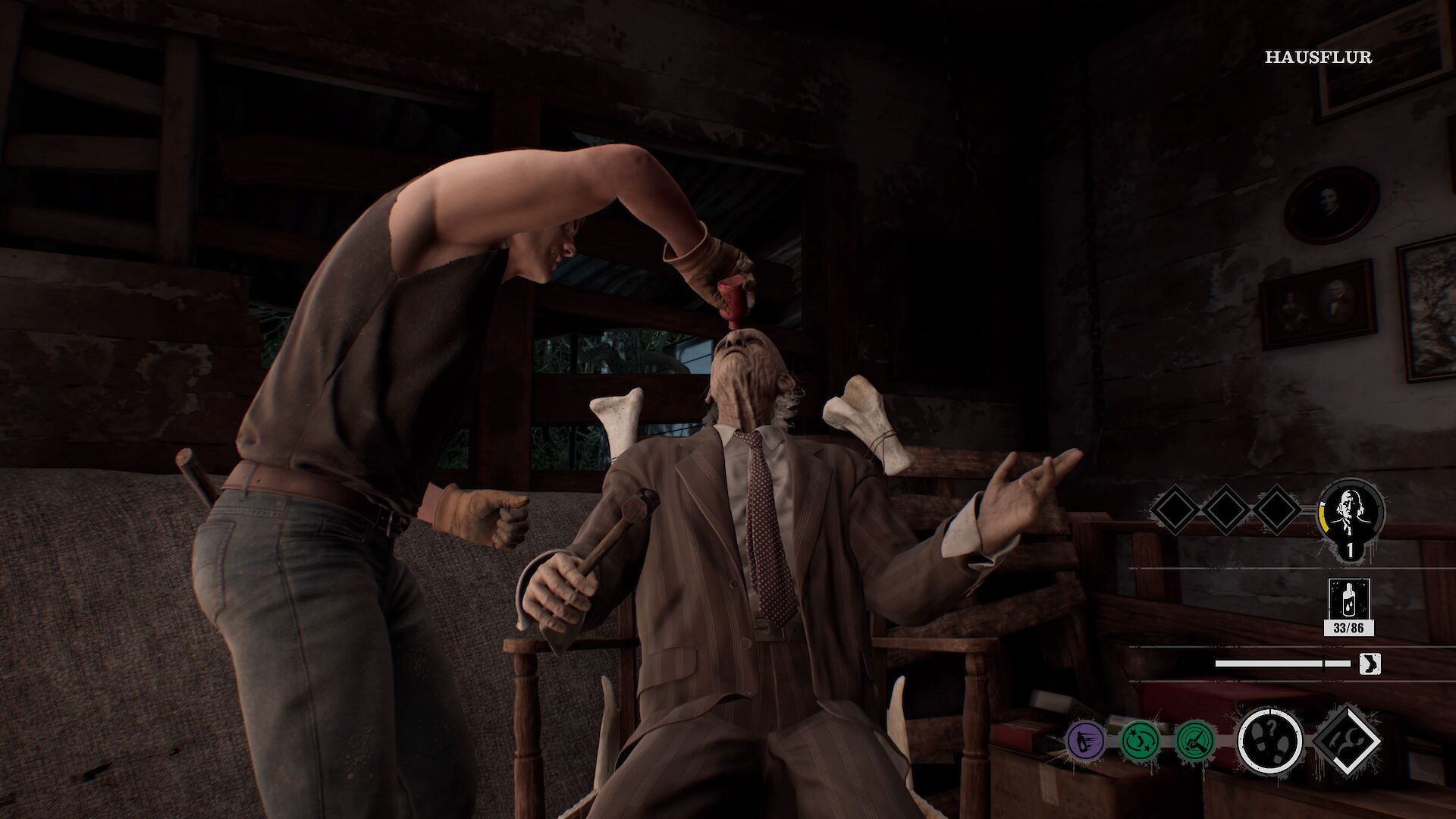This screenshot has width=1456, height=819.
Task: Click the Grandpa portrait level icon
Action: pyautogui.click(x=1351, y=513)
